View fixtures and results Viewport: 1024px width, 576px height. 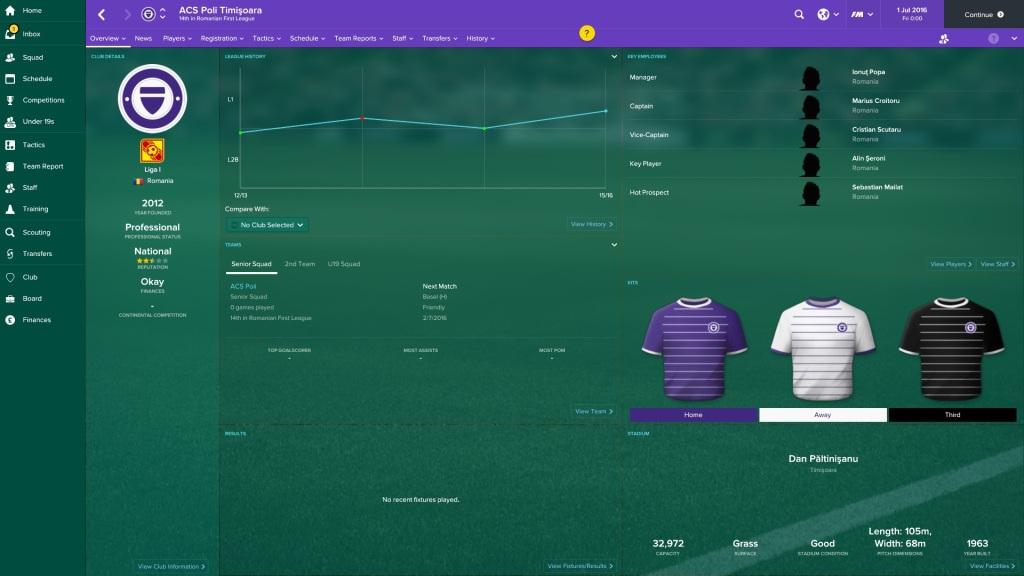coord(580,566)
